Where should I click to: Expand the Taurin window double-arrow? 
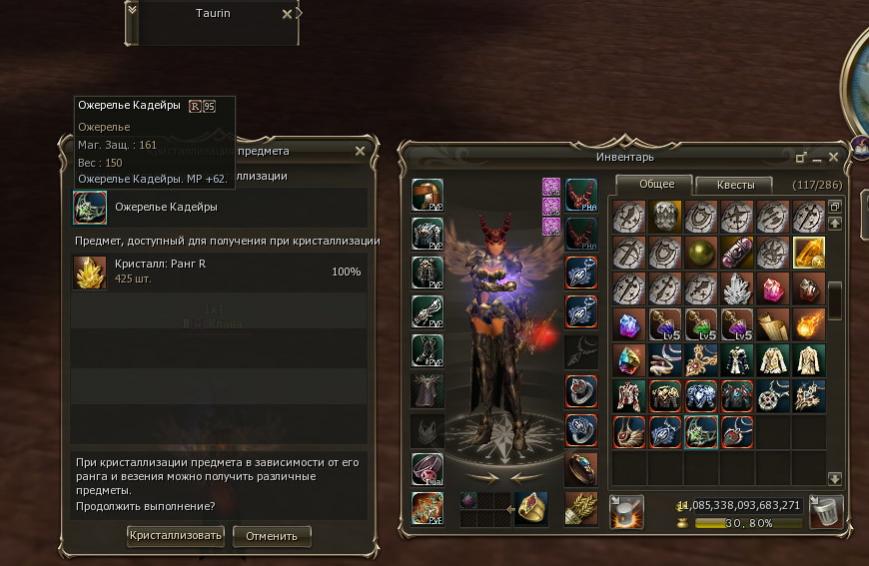134,11
